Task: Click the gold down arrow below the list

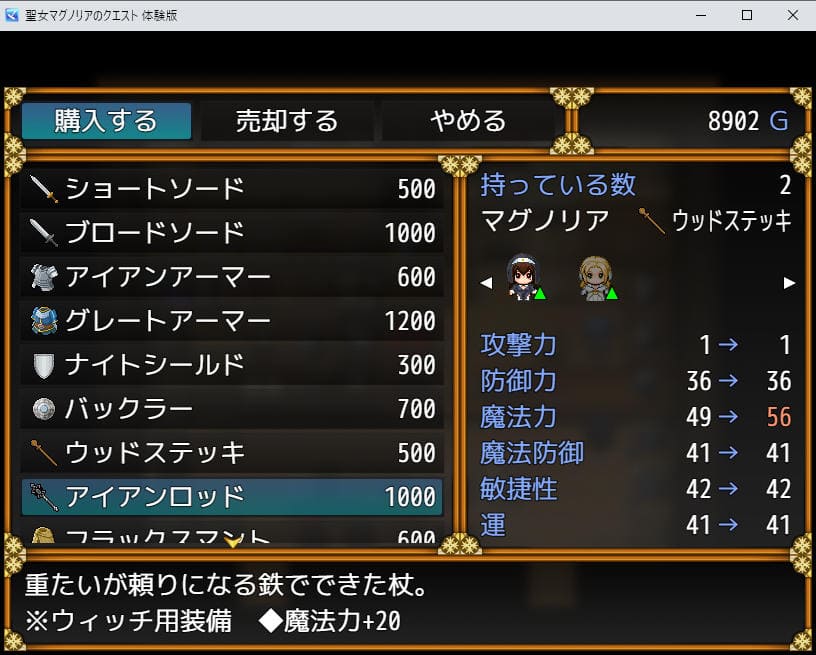Action: click(233, 542)
